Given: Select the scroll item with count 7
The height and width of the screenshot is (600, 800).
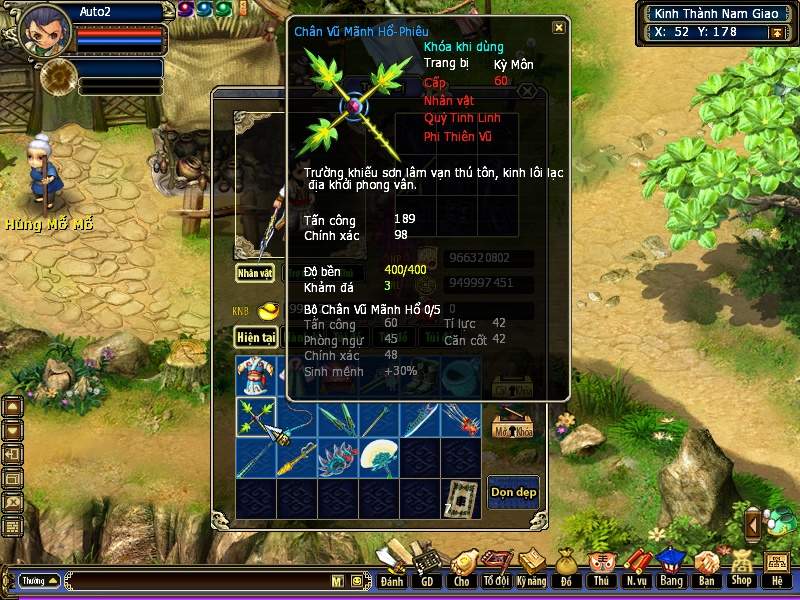Looking at the screenshot, I should click(x=460, y=498).
